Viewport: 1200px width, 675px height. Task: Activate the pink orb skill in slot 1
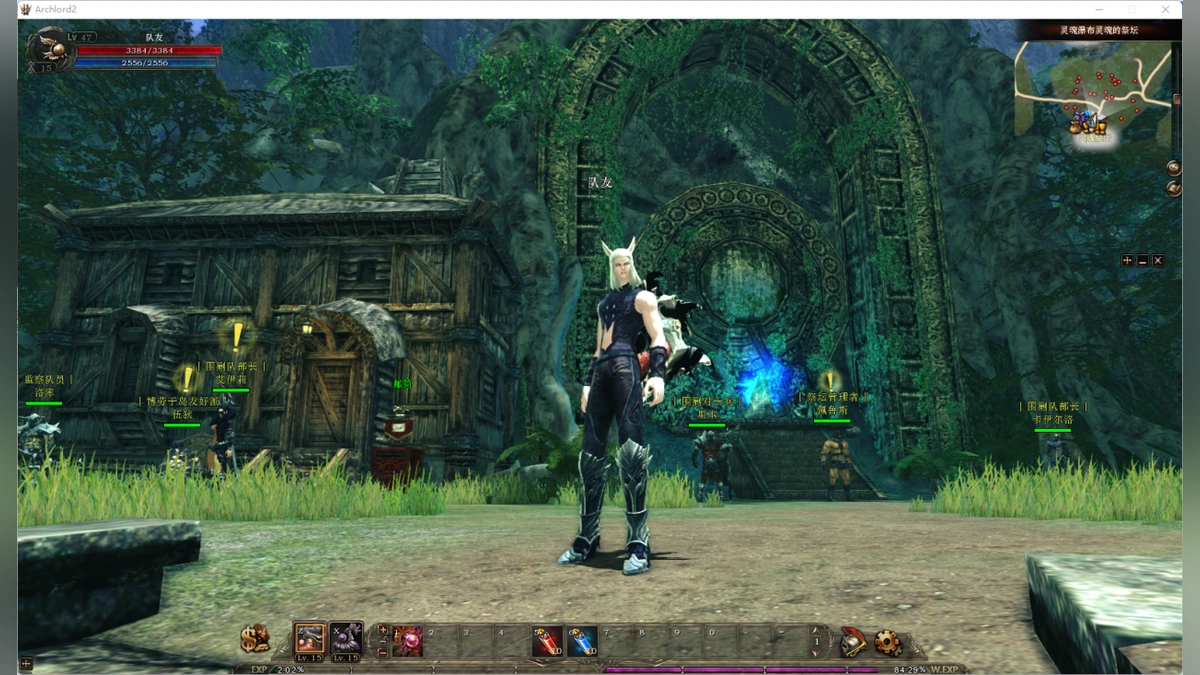click(x=407, y=640)
